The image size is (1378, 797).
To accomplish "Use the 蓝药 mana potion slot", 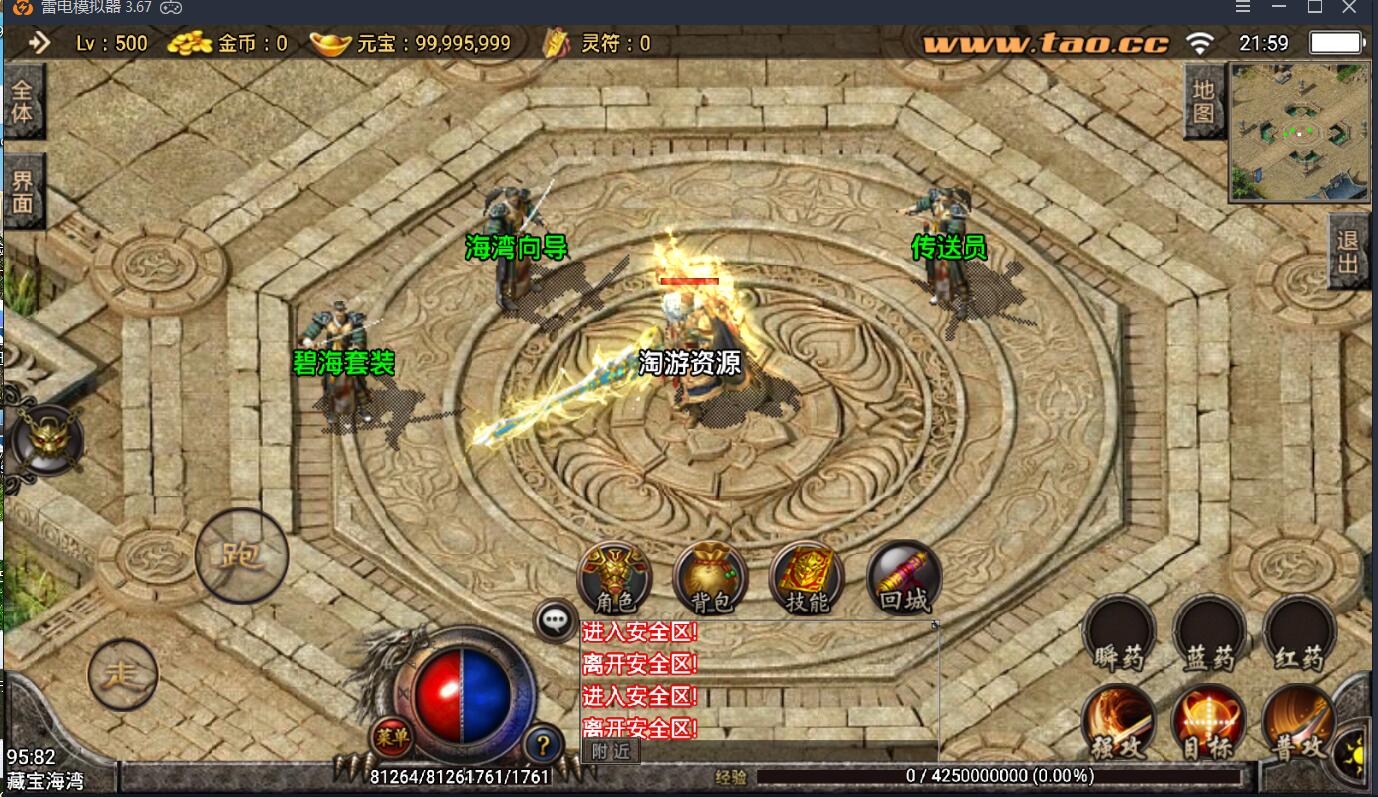I will coord(1209,633).
